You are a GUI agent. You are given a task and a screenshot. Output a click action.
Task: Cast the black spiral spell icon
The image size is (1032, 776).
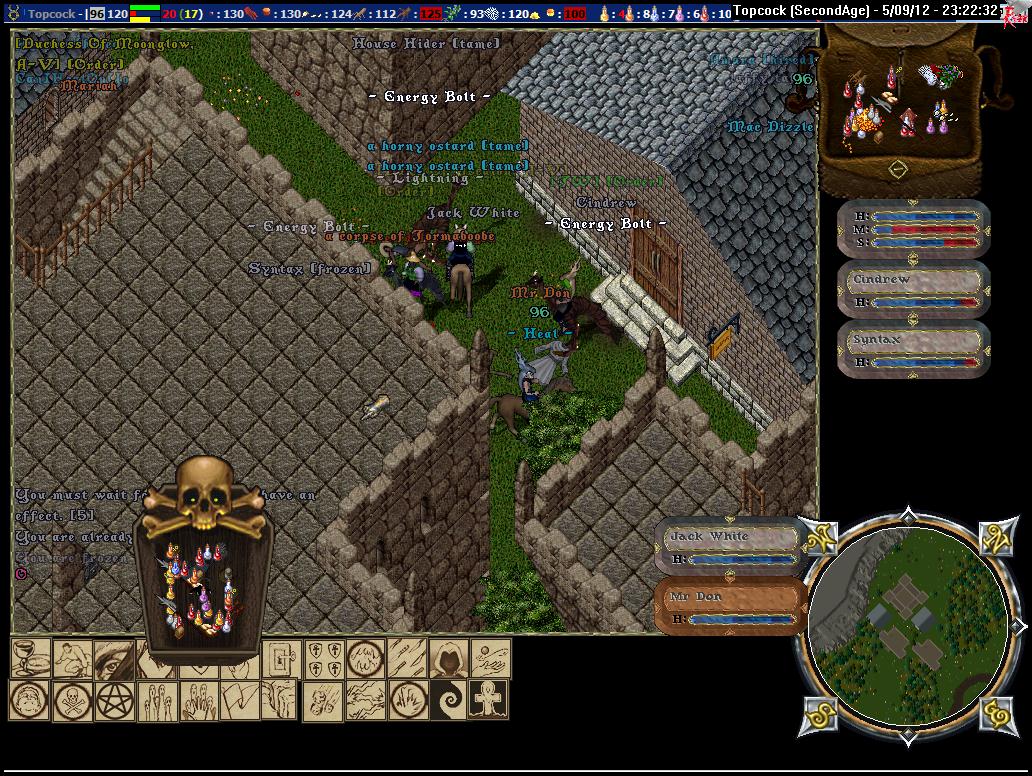(449, 699)
